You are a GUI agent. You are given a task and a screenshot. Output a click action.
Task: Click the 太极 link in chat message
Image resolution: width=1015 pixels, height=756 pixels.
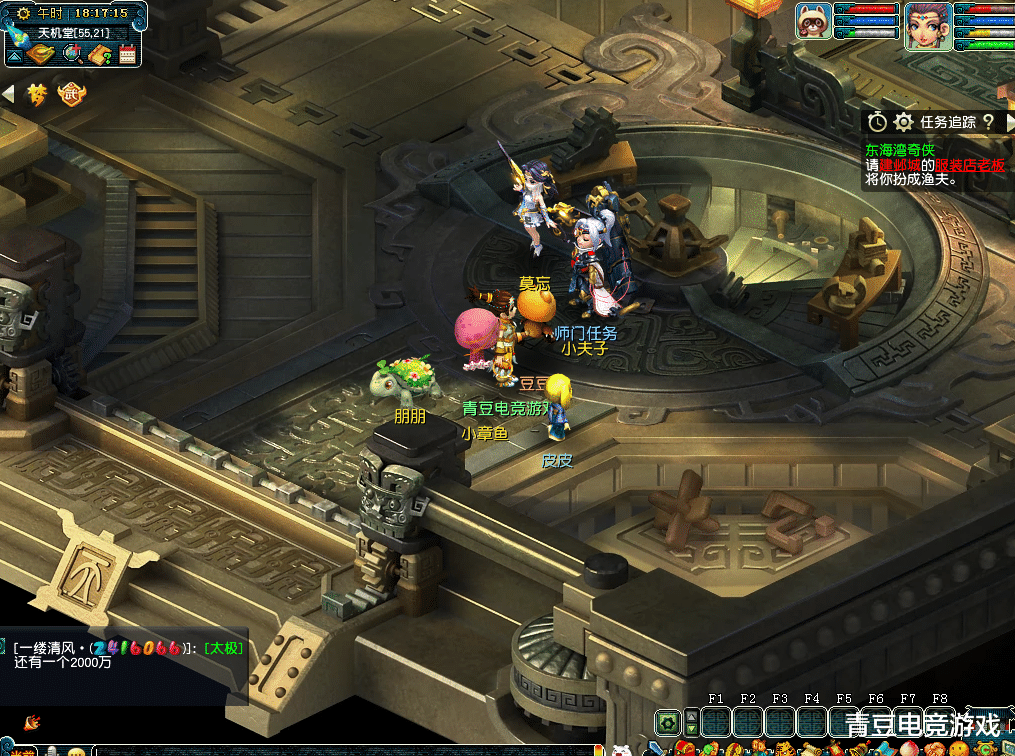pyautogui.click(x=223, y=648)
